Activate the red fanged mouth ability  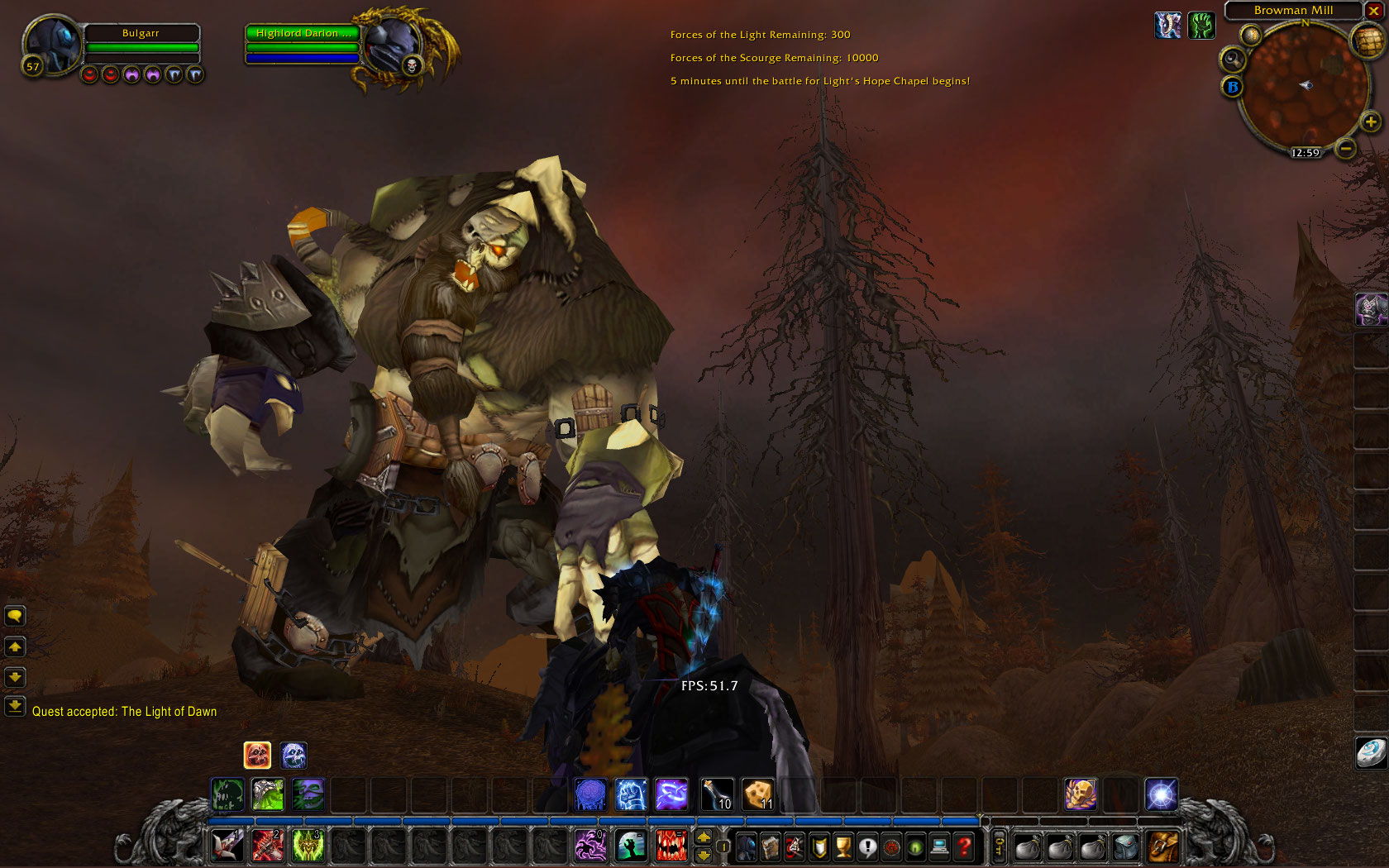[671, 846]
